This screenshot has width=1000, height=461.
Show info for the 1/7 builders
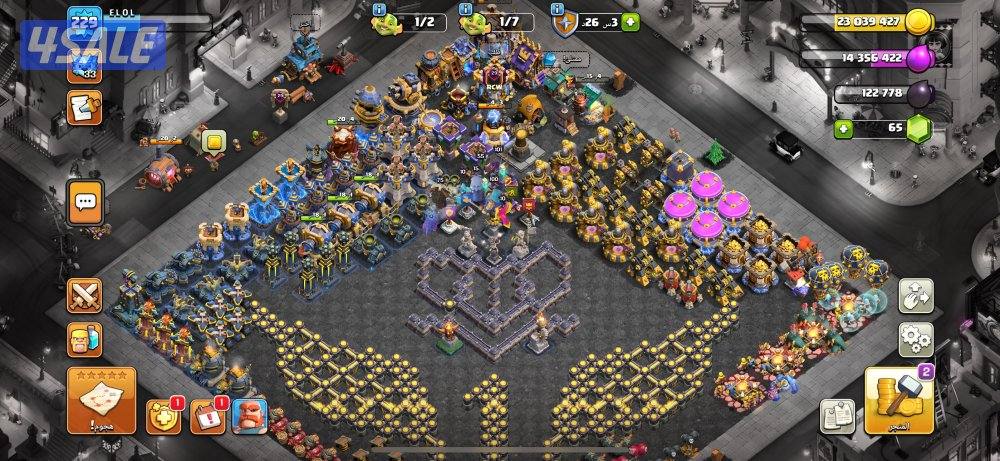pos(465,11)
